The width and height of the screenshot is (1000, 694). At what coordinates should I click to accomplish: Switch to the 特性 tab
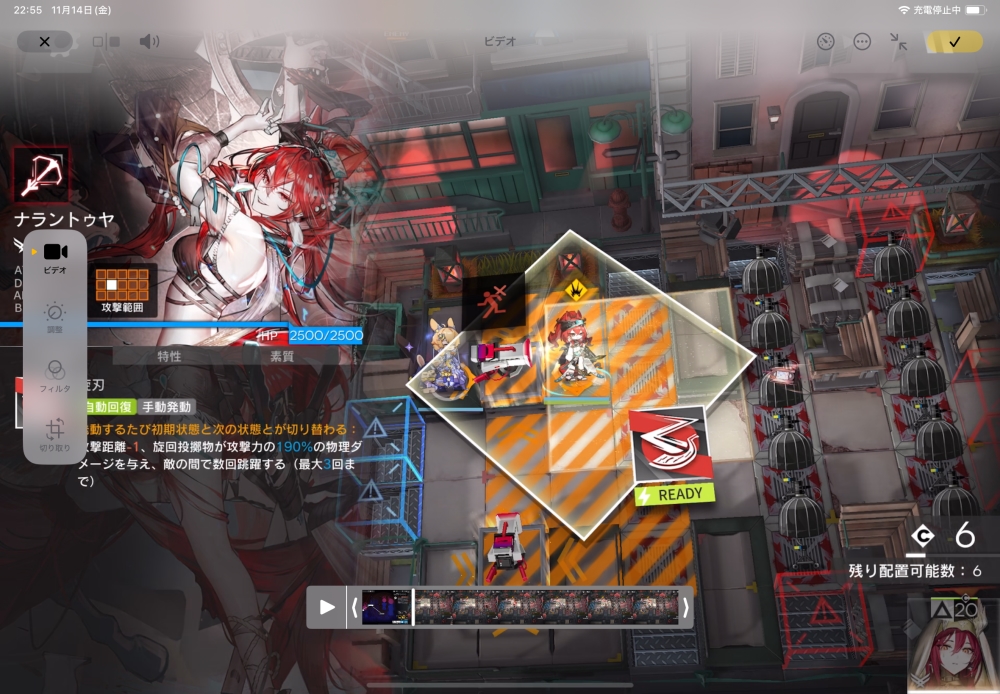(170, 355)
